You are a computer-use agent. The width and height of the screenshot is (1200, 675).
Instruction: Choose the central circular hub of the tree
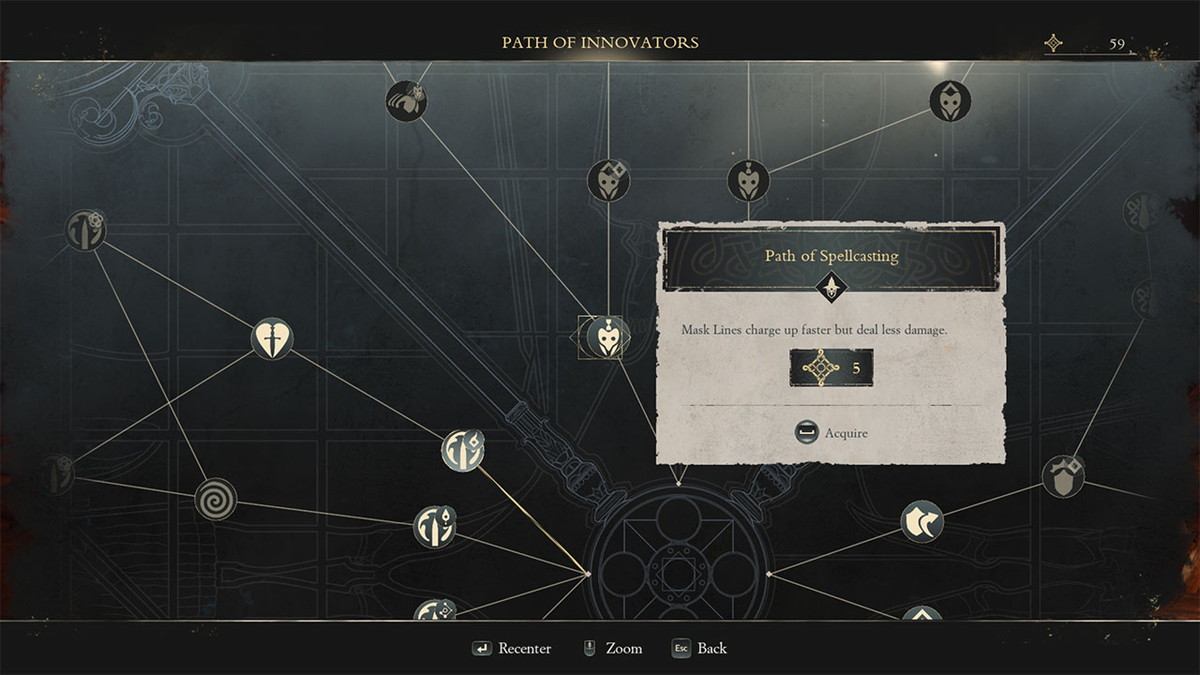tap(678, 571)
